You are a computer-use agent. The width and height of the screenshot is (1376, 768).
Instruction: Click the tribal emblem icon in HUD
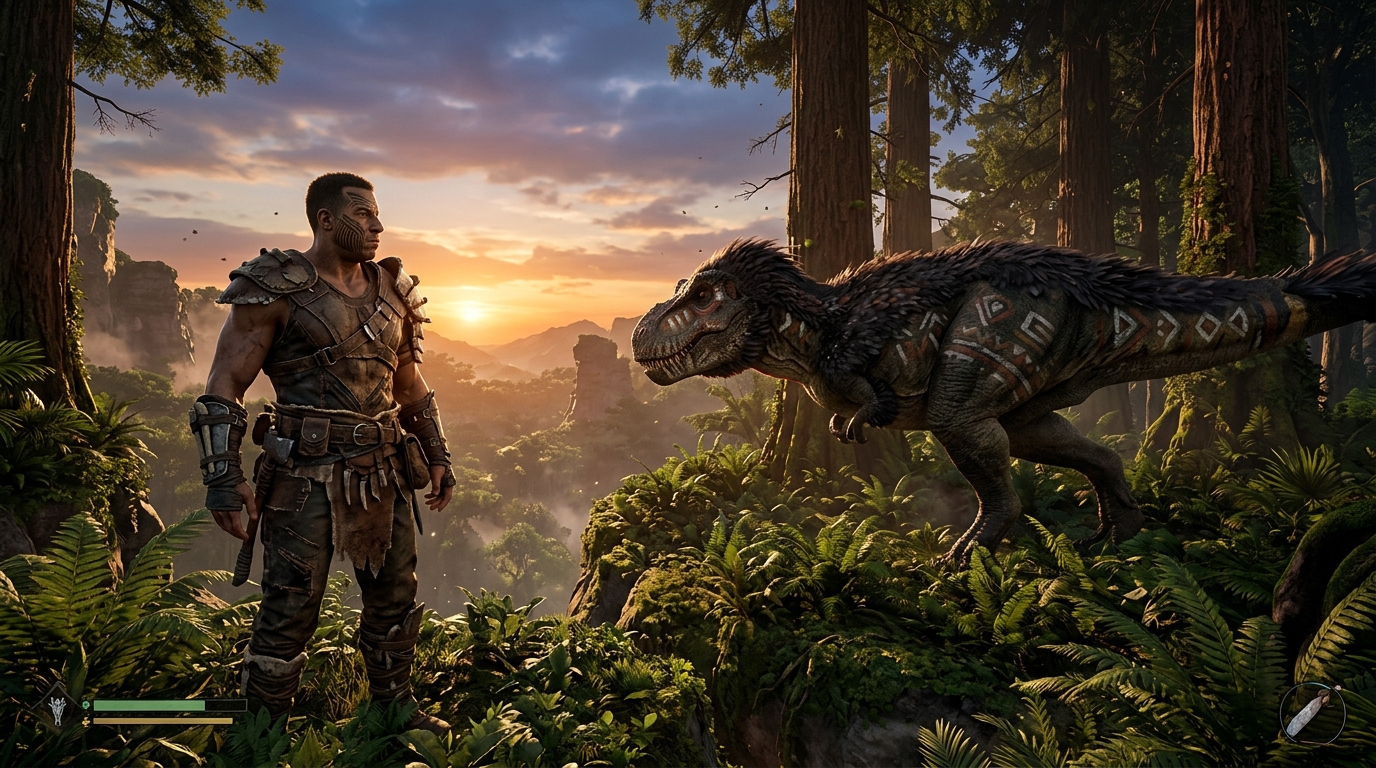[57, 712]
